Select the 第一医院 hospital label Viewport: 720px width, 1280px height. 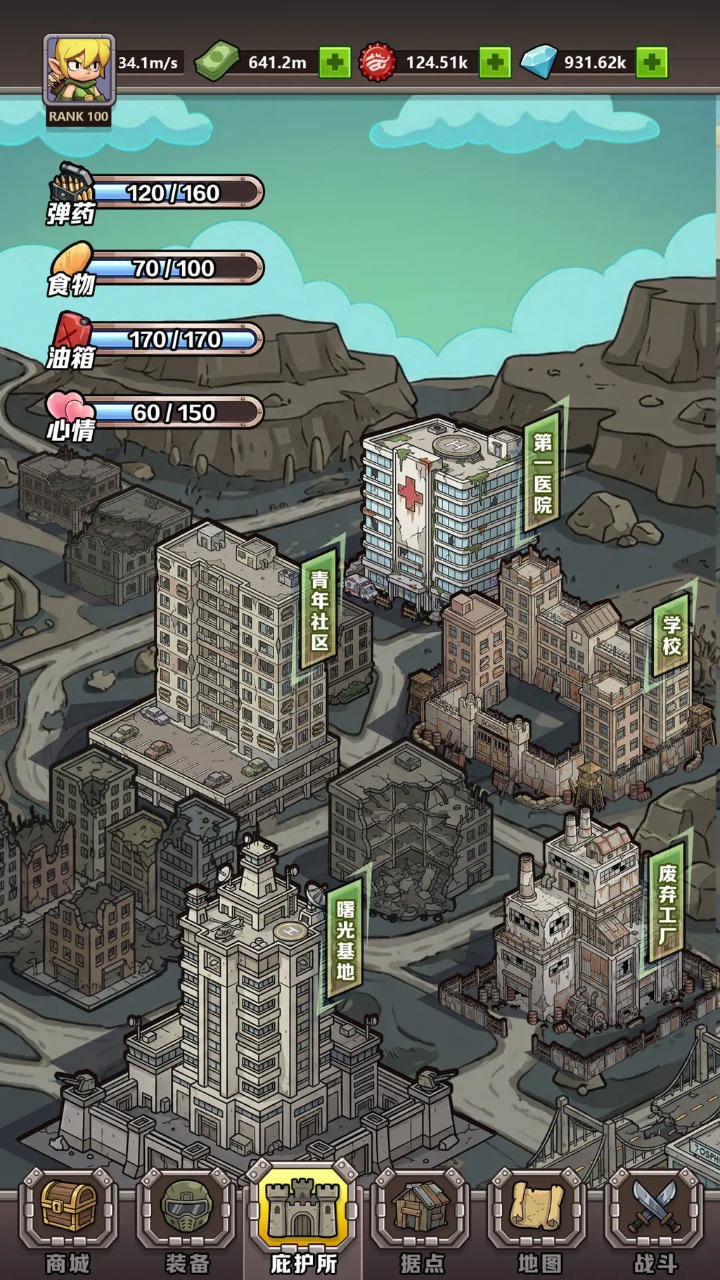543,474
